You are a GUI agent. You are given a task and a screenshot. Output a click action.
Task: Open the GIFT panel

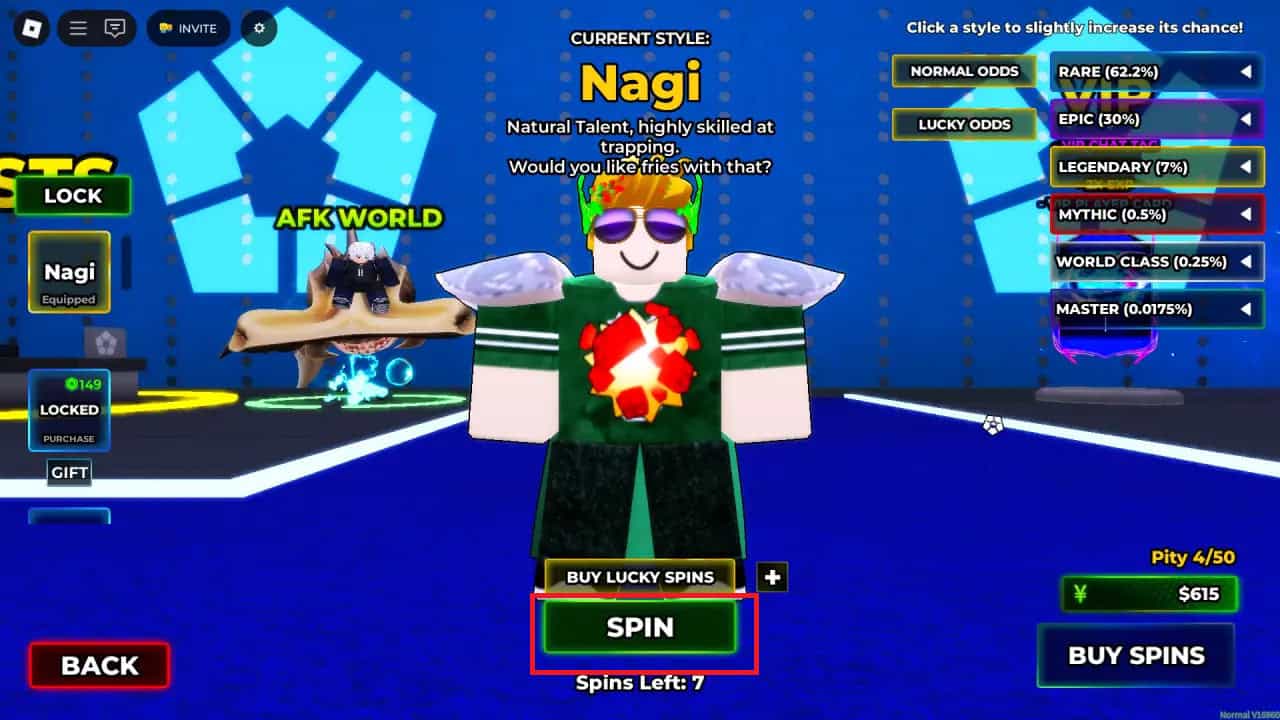point(68,472)
